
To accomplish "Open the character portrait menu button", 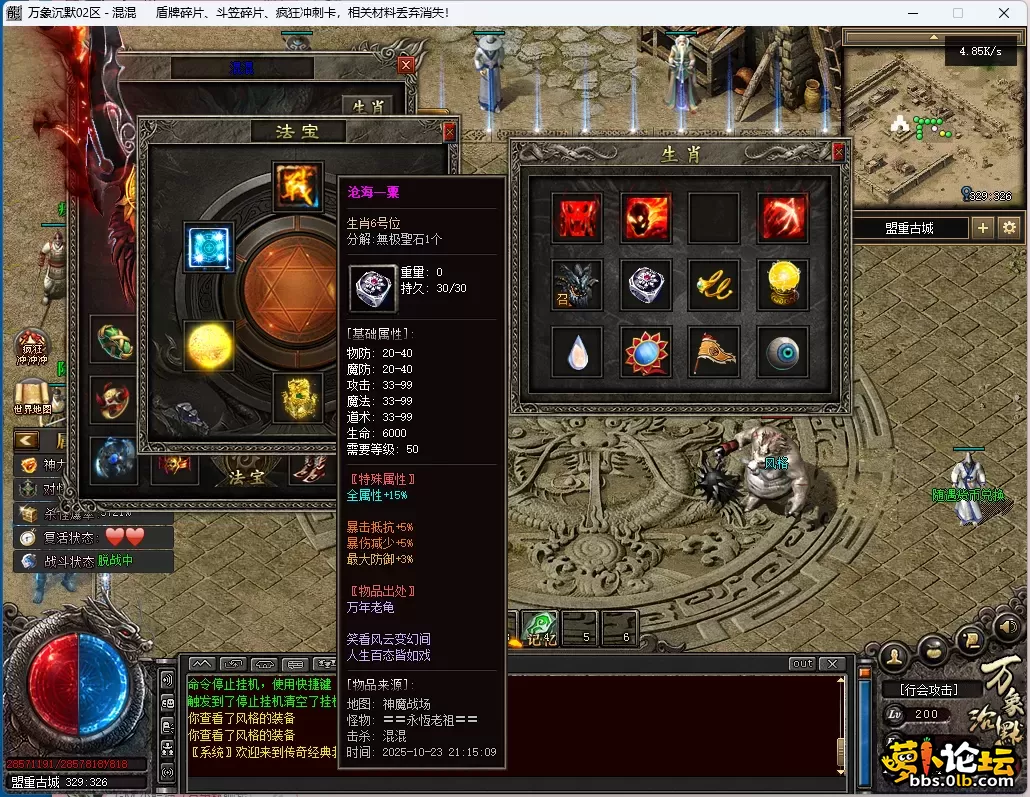I will click(x=895, y=655).
